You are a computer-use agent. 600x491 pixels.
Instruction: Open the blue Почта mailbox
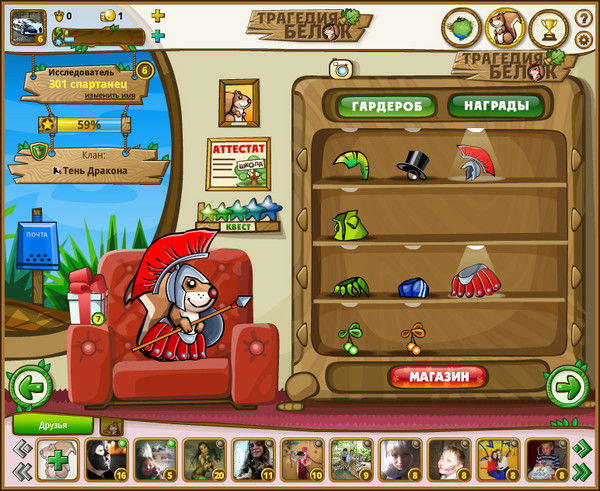point(38,245)
